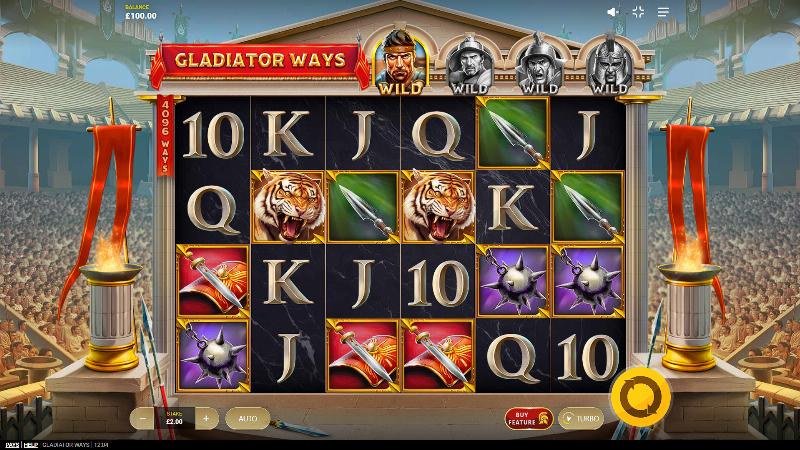Spin the reels with the gold button
The image size is (800, 450).
coord(632,397)
